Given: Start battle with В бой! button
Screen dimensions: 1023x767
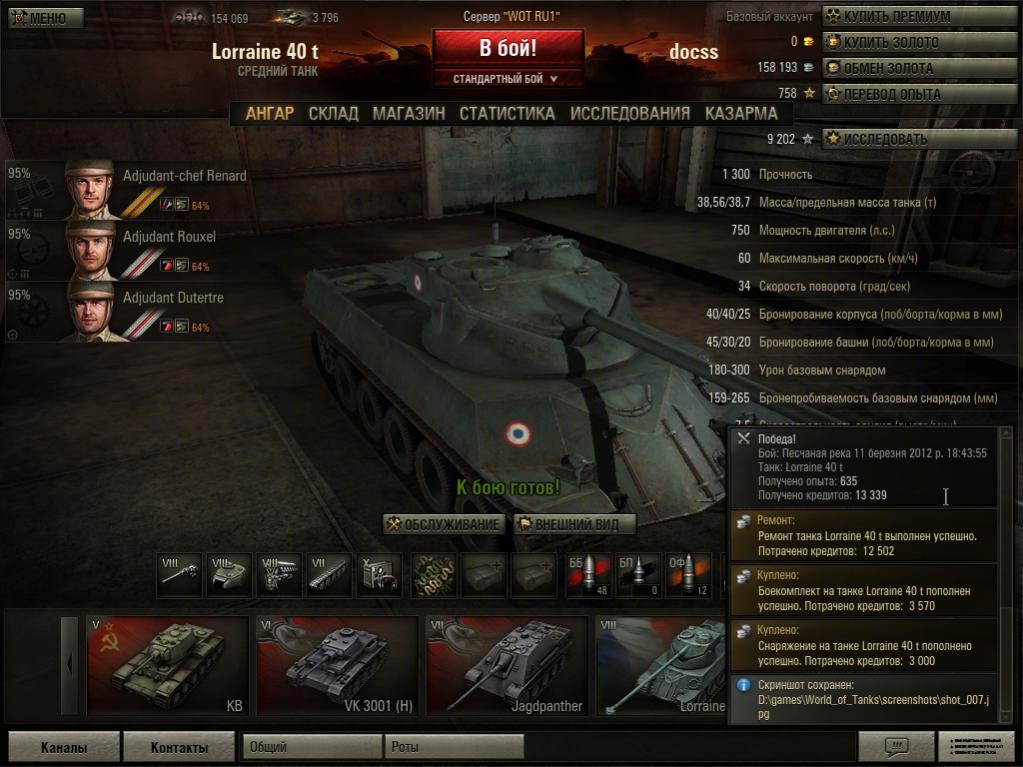Looking at the screenshot, I should pyautogui.click(x=508, y=48).
